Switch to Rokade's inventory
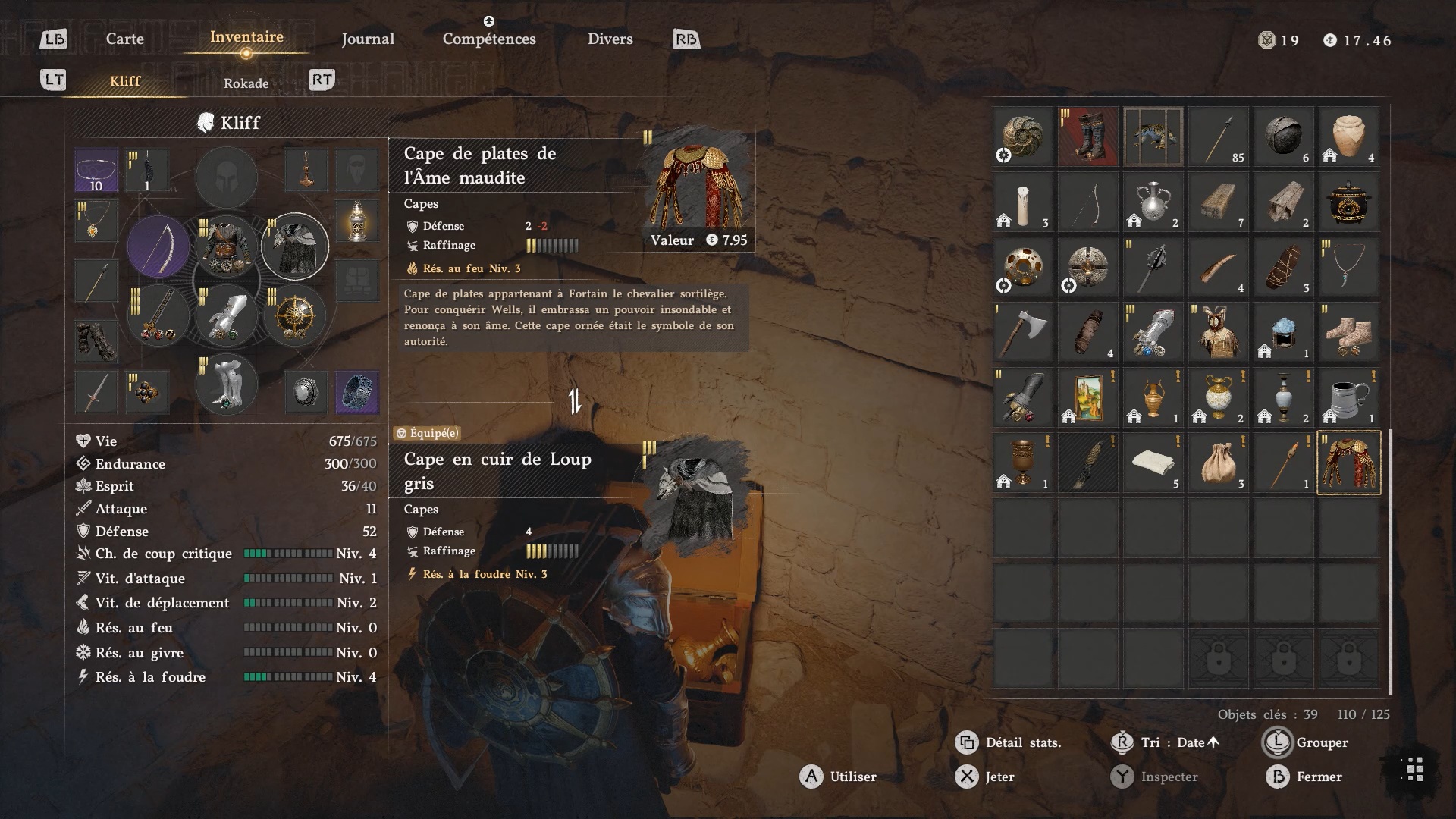The width and height of the screenshot is (1456, 819). pos(246,83)
